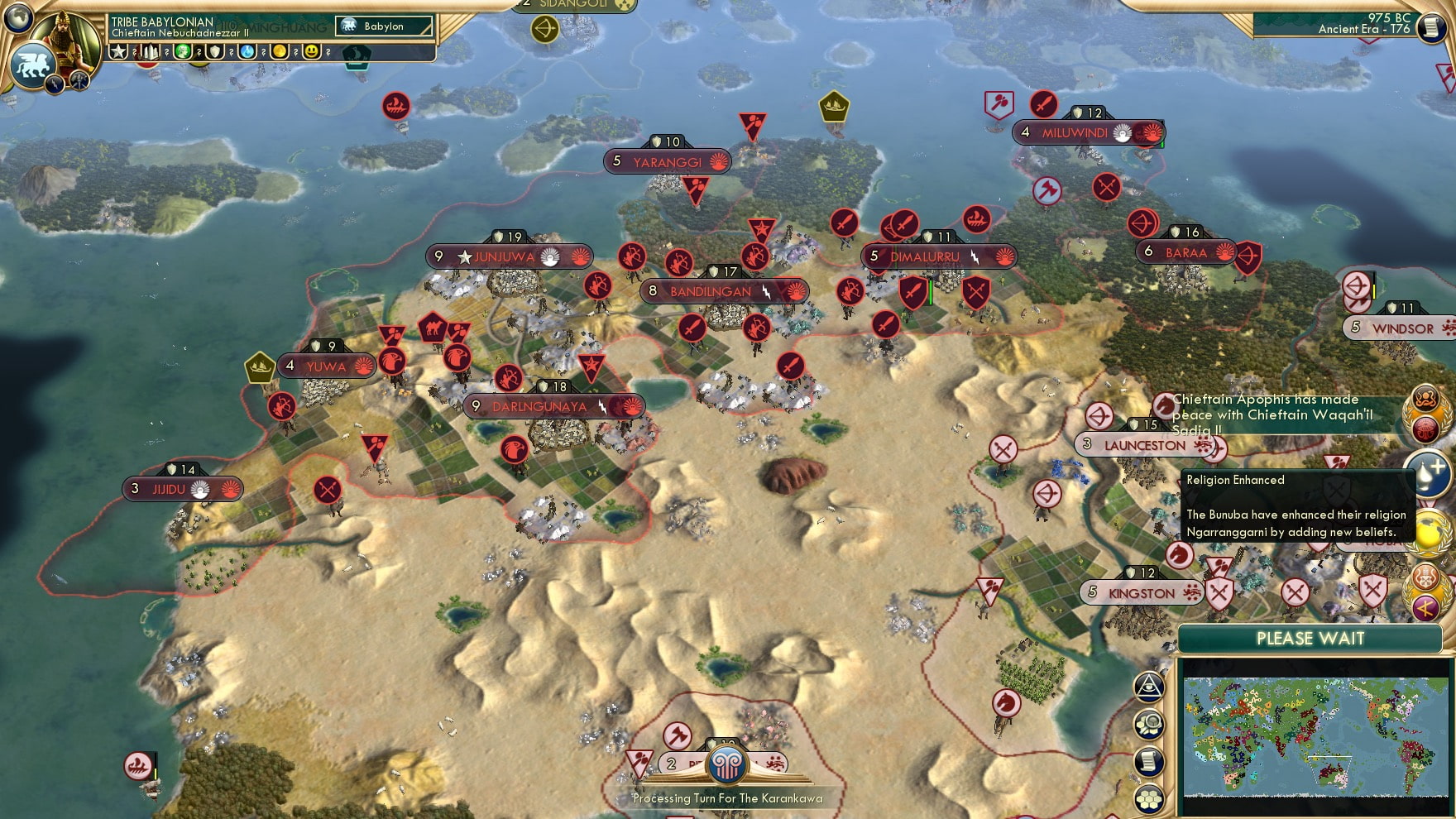Click the green bust icon in the info bar
The height and width of the screenshot is (819, 1456).
pos(183,52)
